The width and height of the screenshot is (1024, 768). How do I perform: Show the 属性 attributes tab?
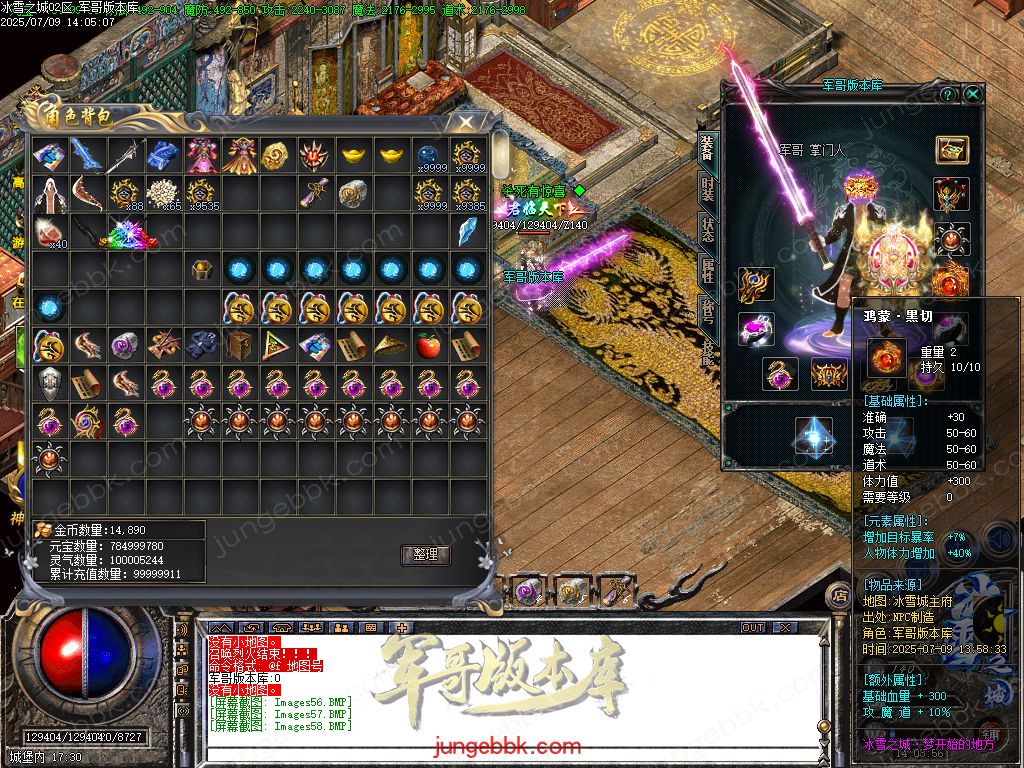click(707, 270)
